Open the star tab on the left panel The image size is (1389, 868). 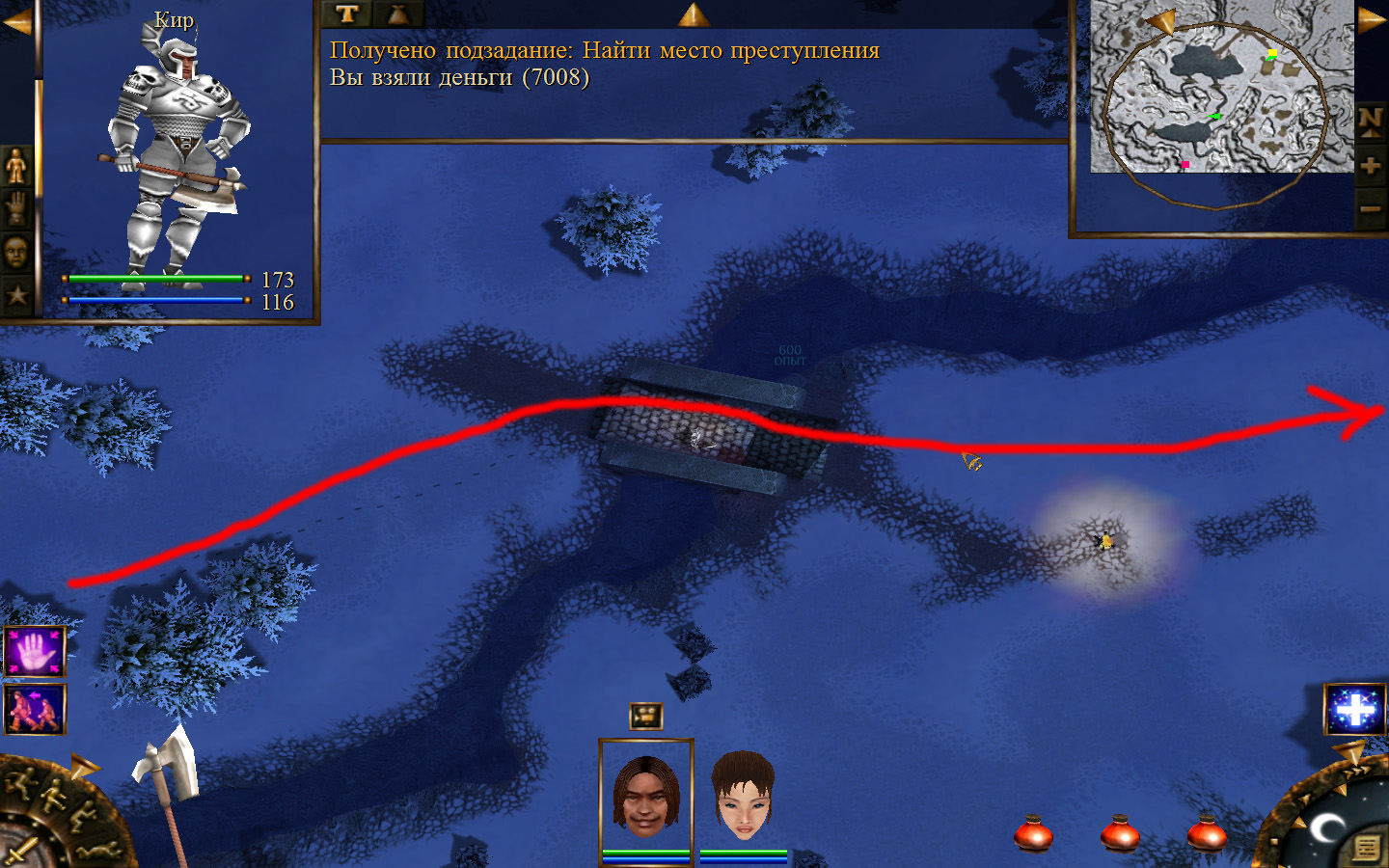point(16,295)
